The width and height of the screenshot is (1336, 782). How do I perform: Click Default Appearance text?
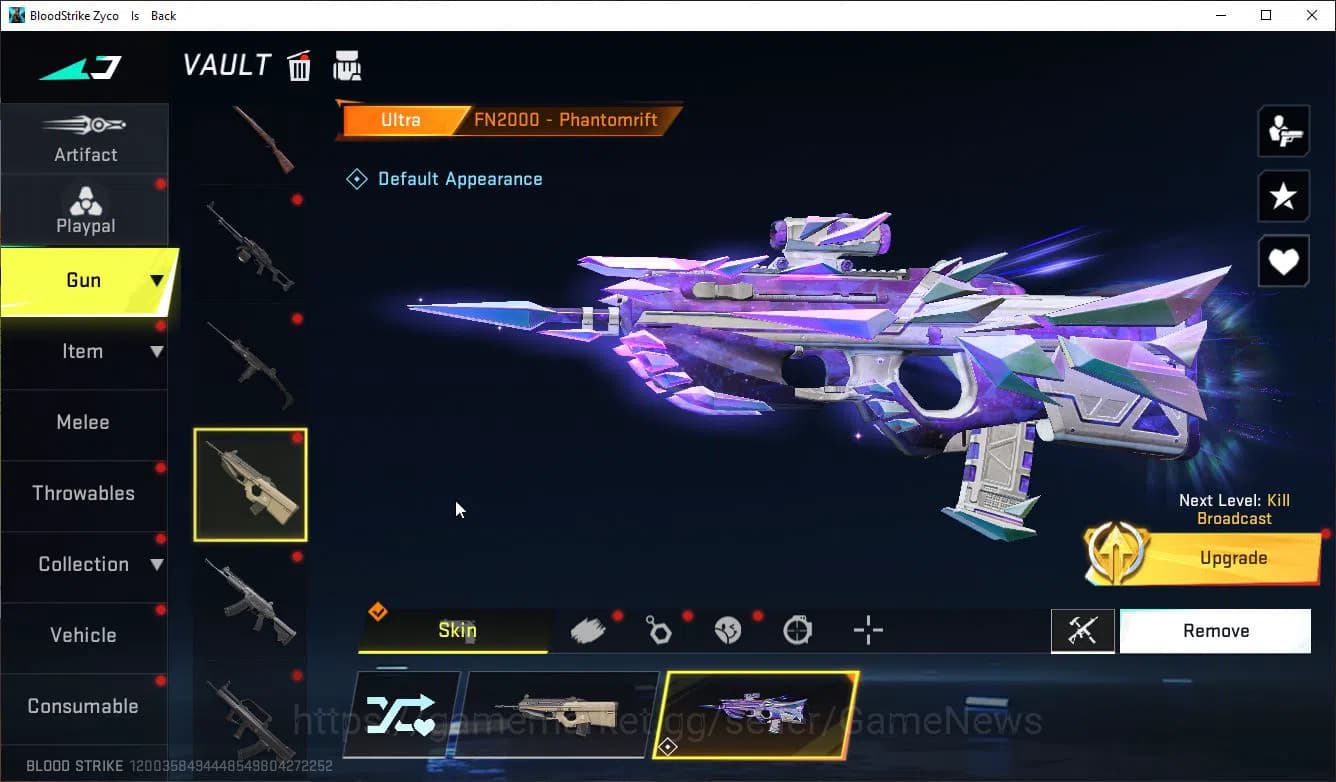[x=460, y=178]
